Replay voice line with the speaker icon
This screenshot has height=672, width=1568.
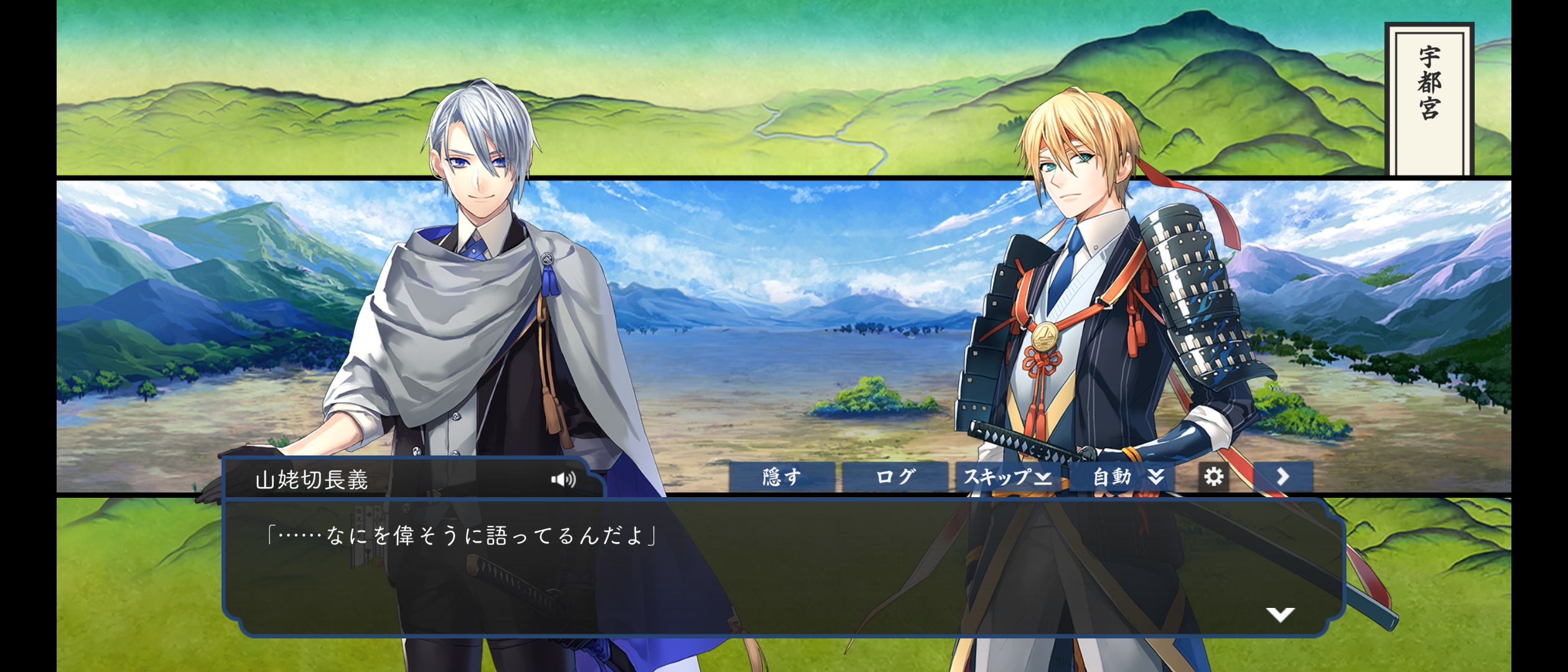click(563, 479)
